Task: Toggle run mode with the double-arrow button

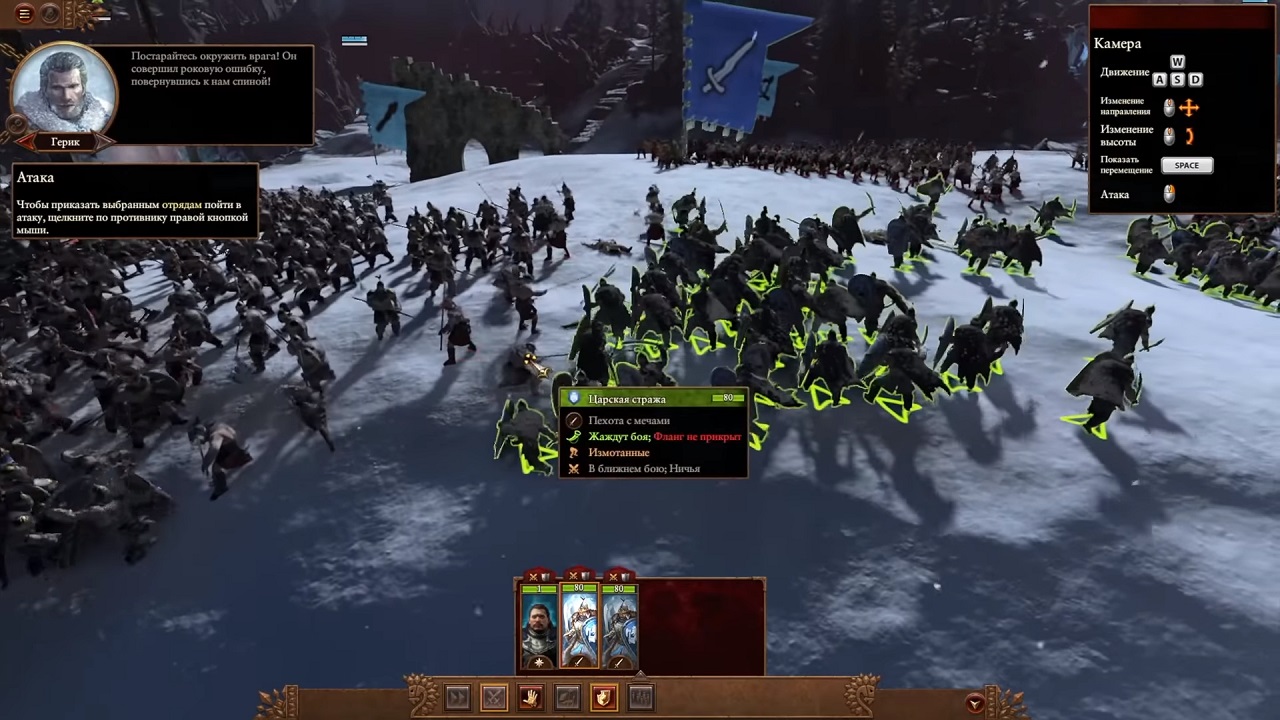Action: pyautogui.click(x=457, y=697)
